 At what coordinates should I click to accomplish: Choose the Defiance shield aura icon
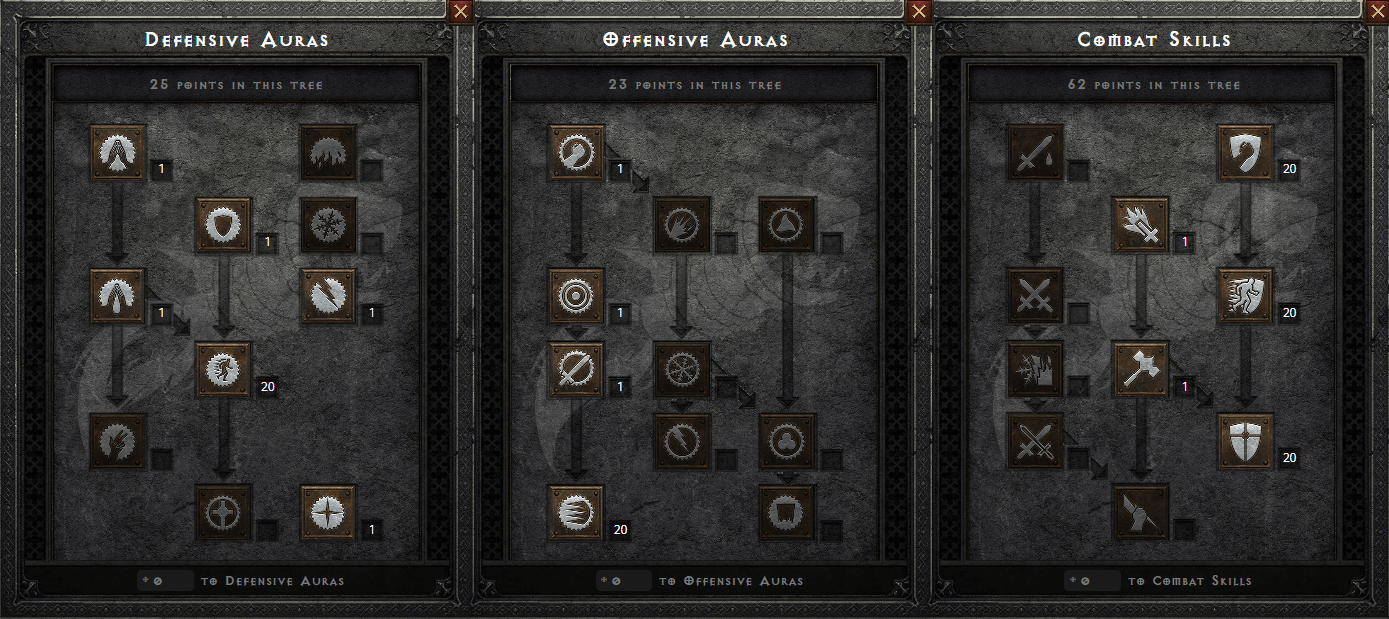224,225
